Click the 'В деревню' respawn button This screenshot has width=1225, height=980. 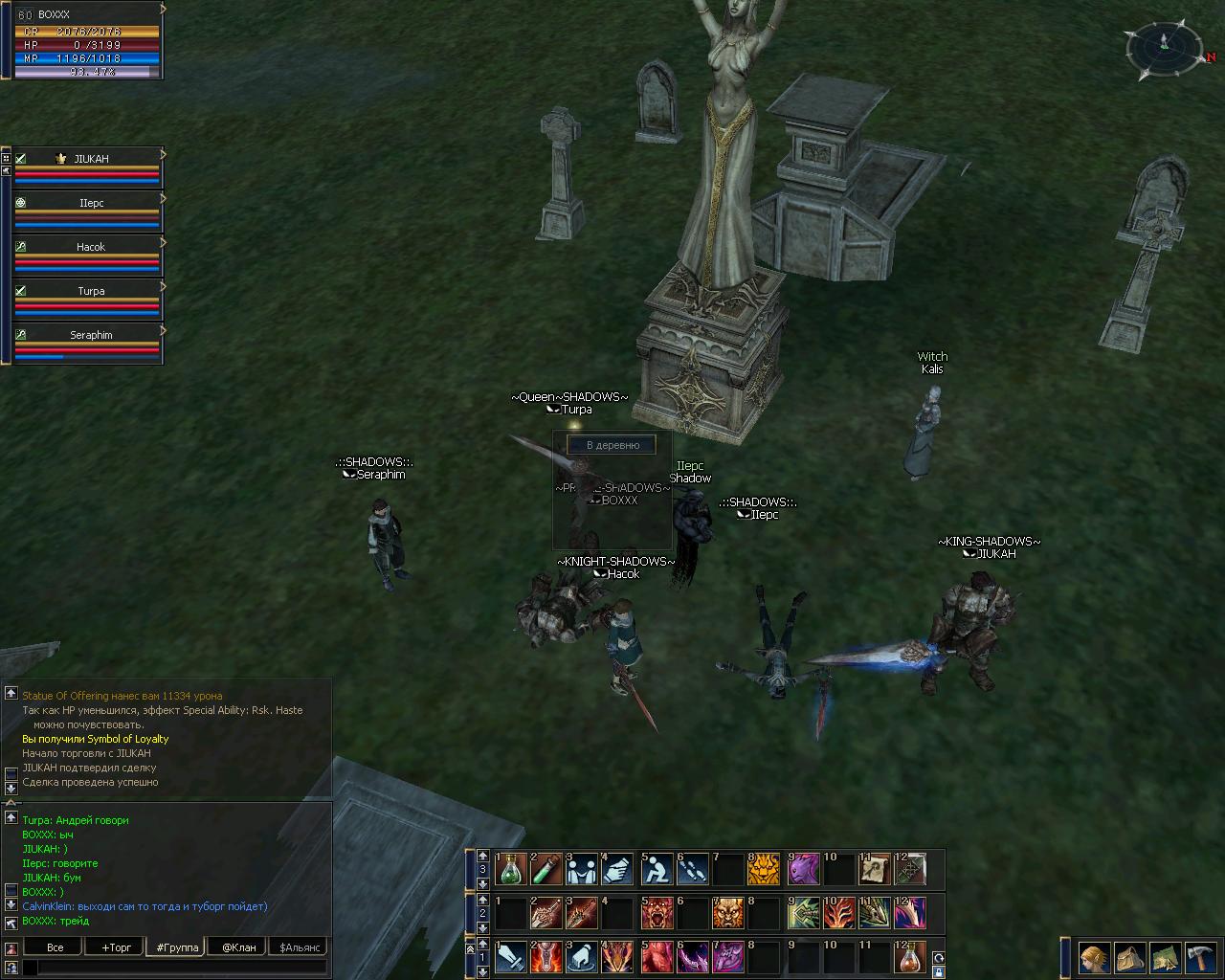click(x=612, y=445)
